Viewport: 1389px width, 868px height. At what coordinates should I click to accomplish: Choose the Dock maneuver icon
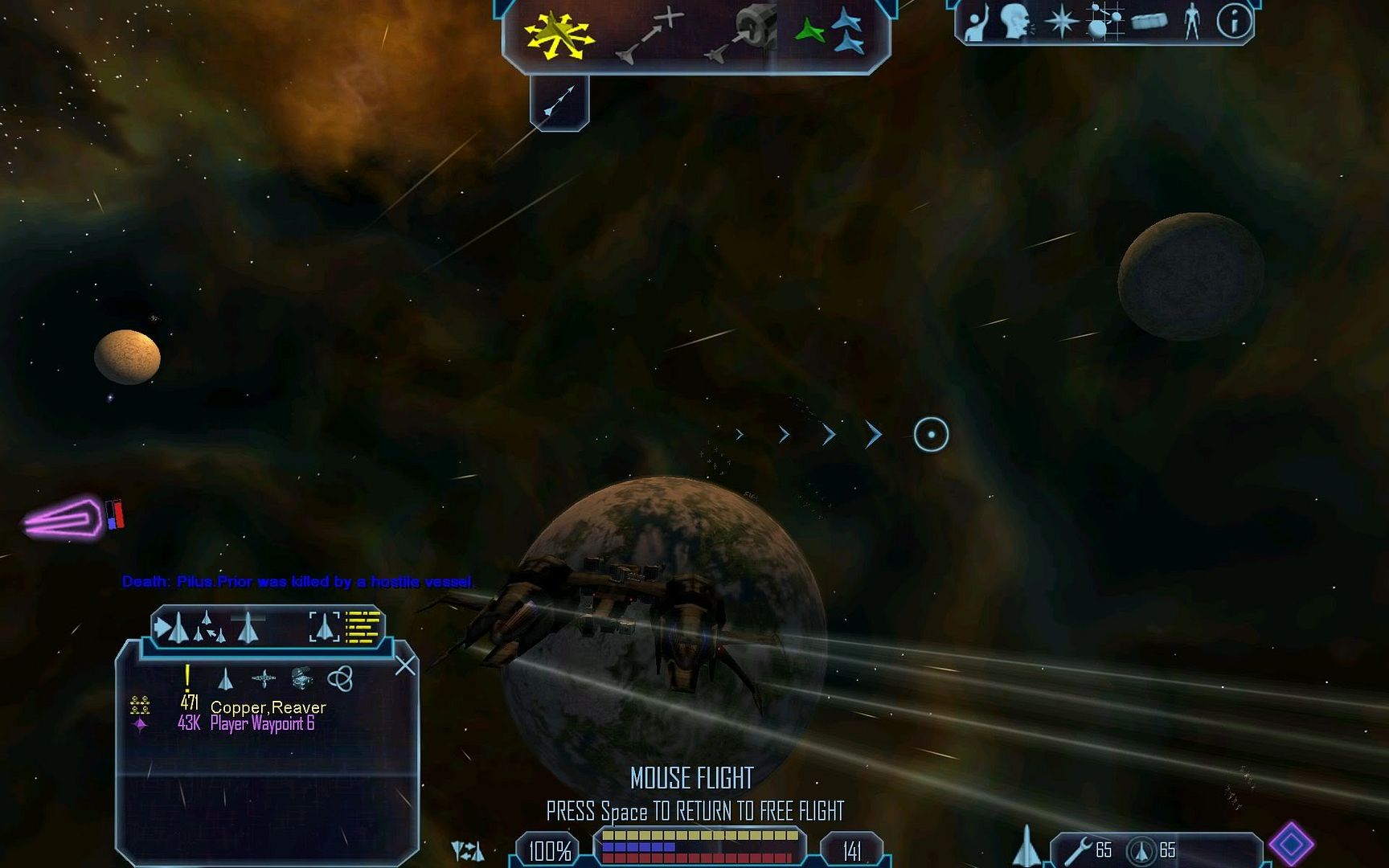coord(741,34)
